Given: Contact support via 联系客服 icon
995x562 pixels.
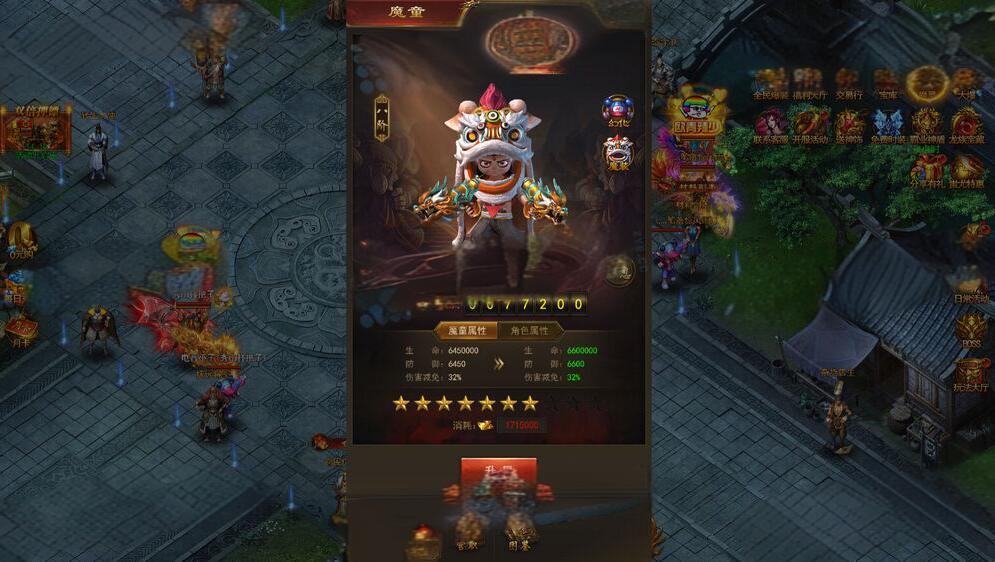Looking at the screenshot, I should click(771, 125).
